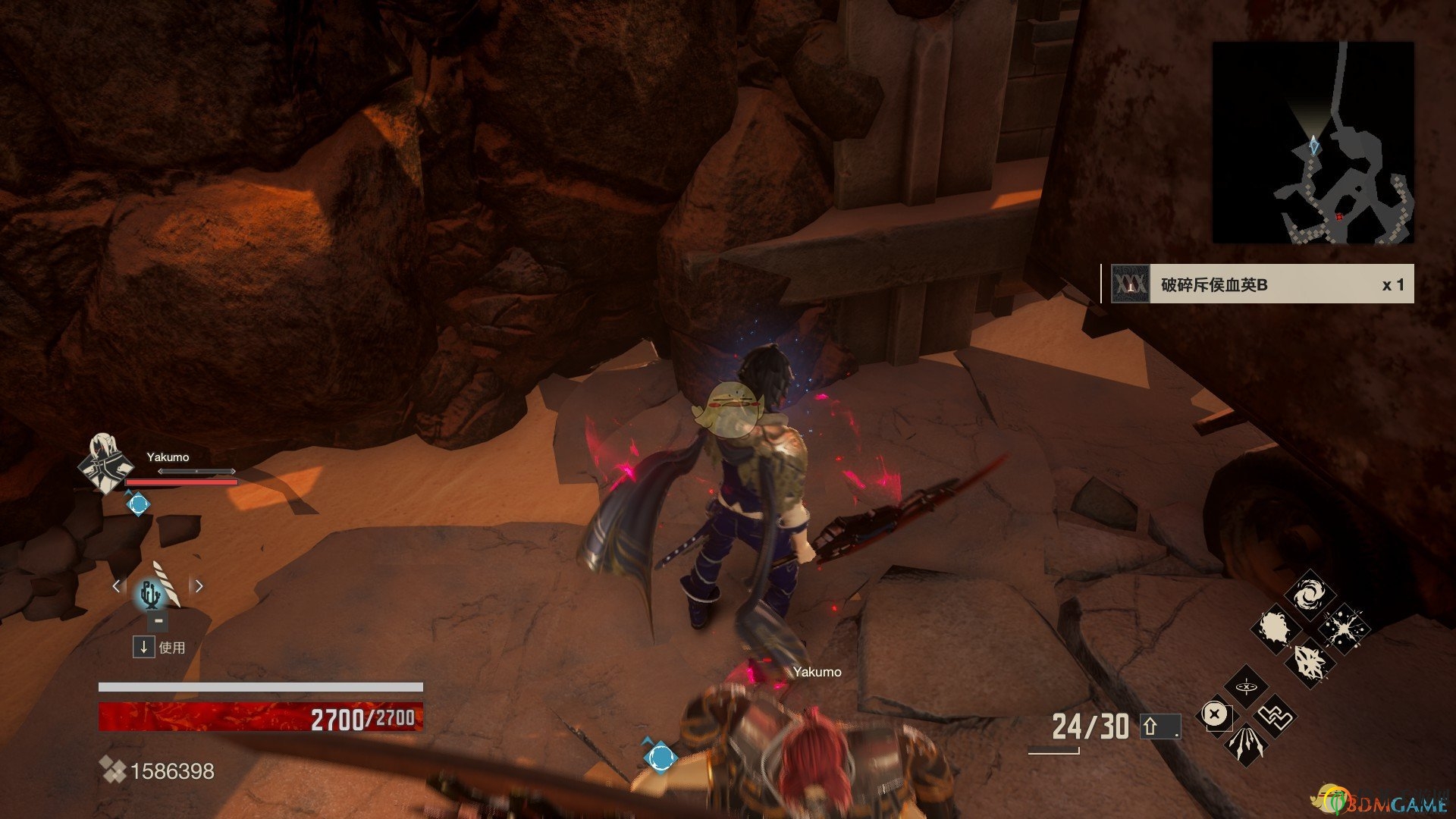
Task: Activate the splatter burst gift
Action: (x=1276, y=629)
